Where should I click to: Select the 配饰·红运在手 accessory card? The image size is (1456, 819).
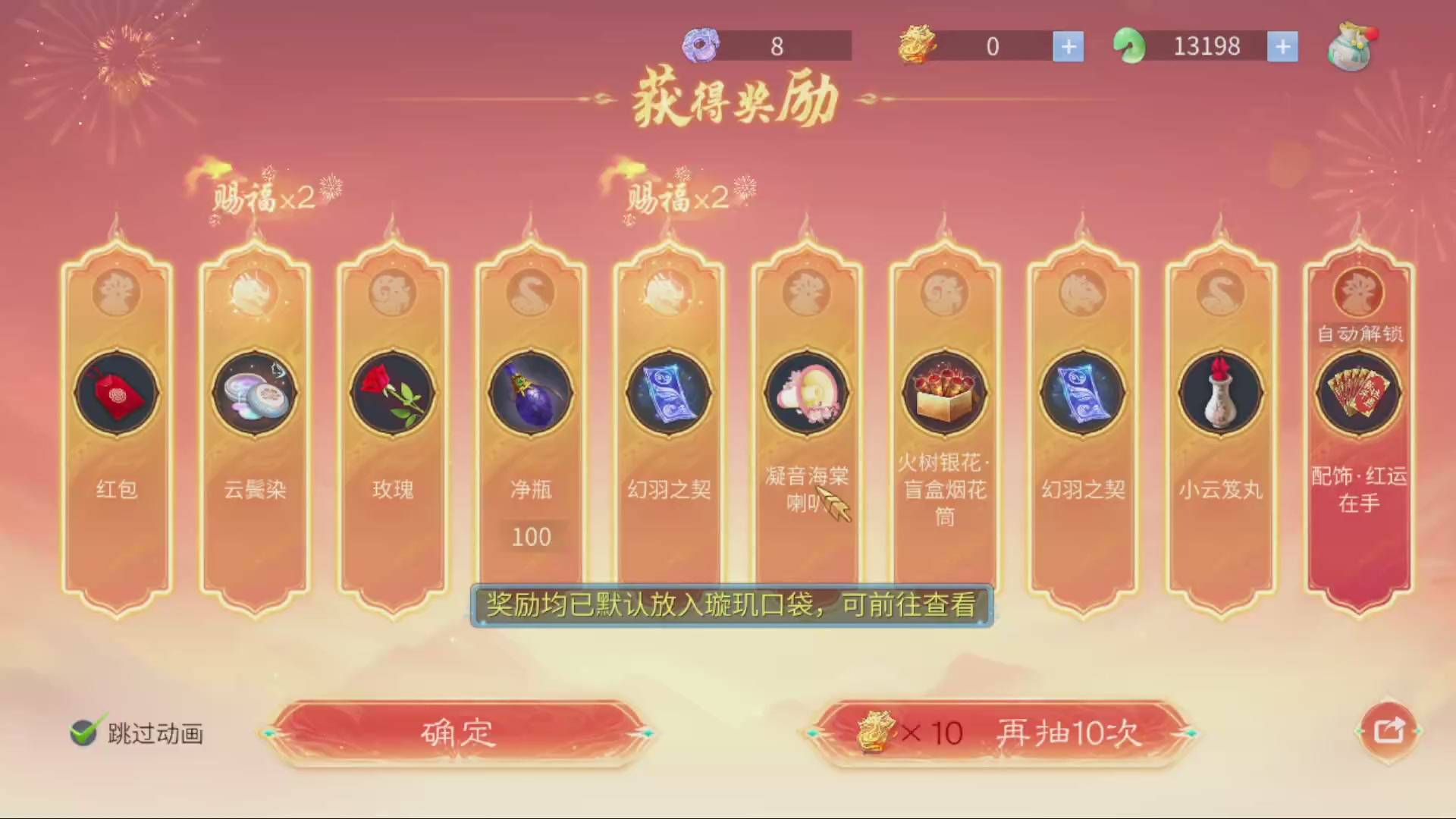[x=1358, y=393]
